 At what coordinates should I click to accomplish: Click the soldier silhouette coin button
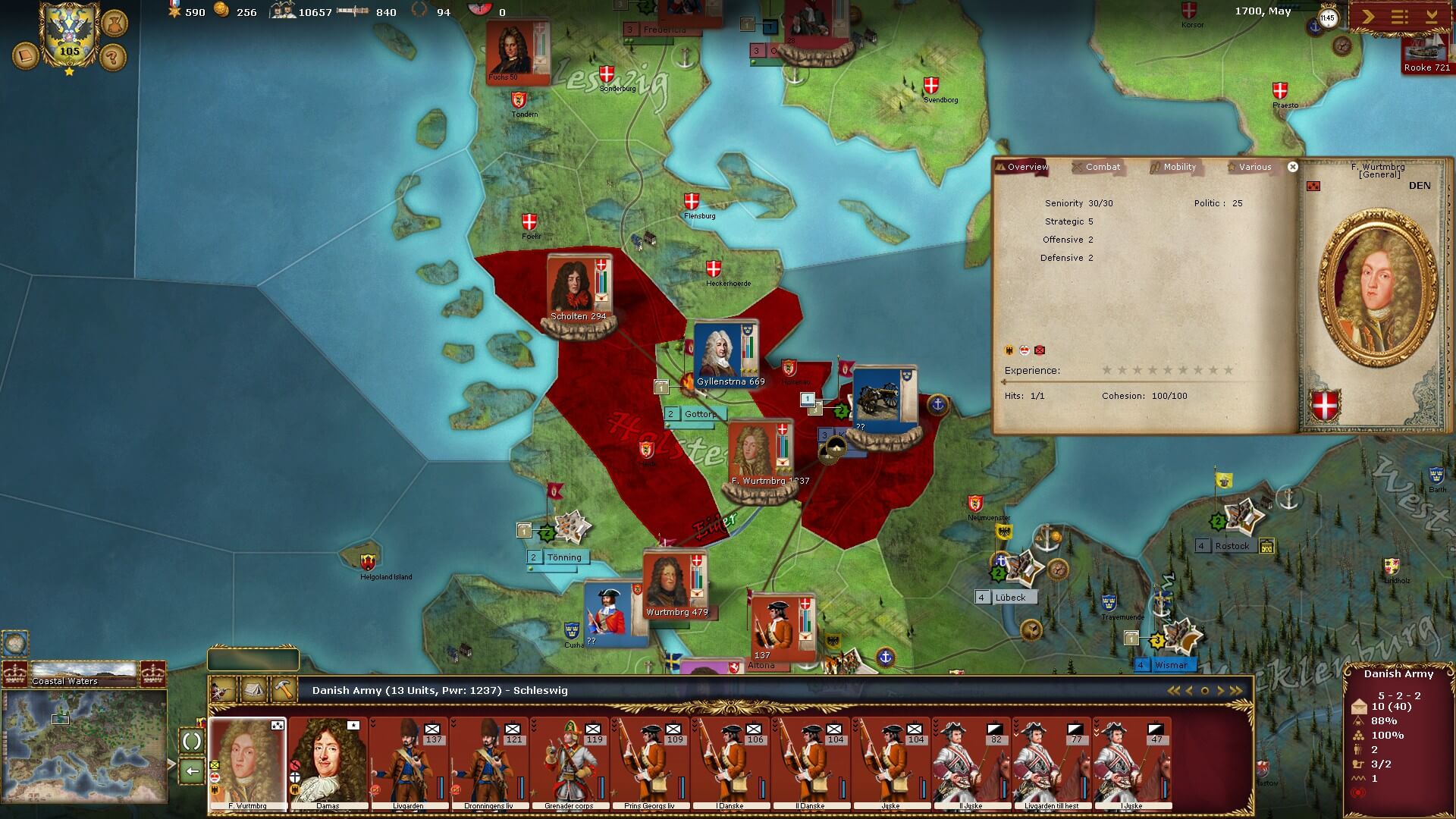pos(113,22)
